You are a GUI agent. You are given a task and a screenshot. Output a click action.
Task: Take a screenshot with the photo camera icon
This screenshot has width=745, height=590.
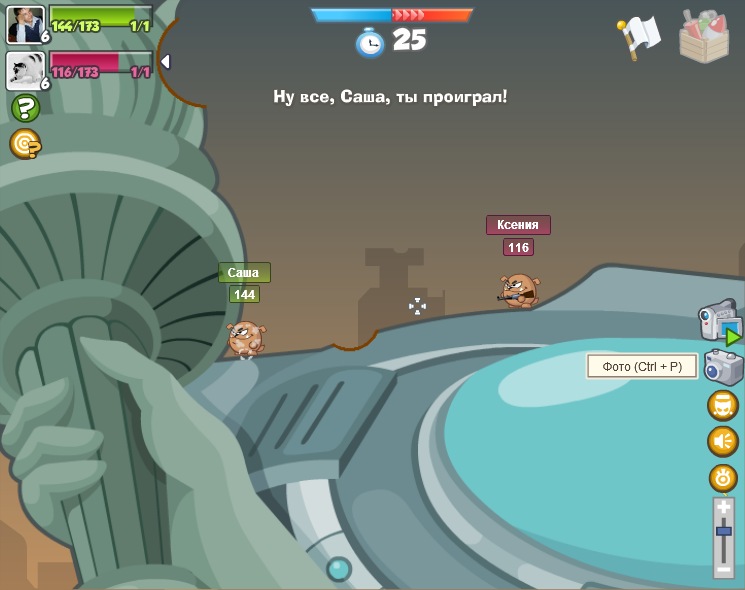(x=723, y=367)
